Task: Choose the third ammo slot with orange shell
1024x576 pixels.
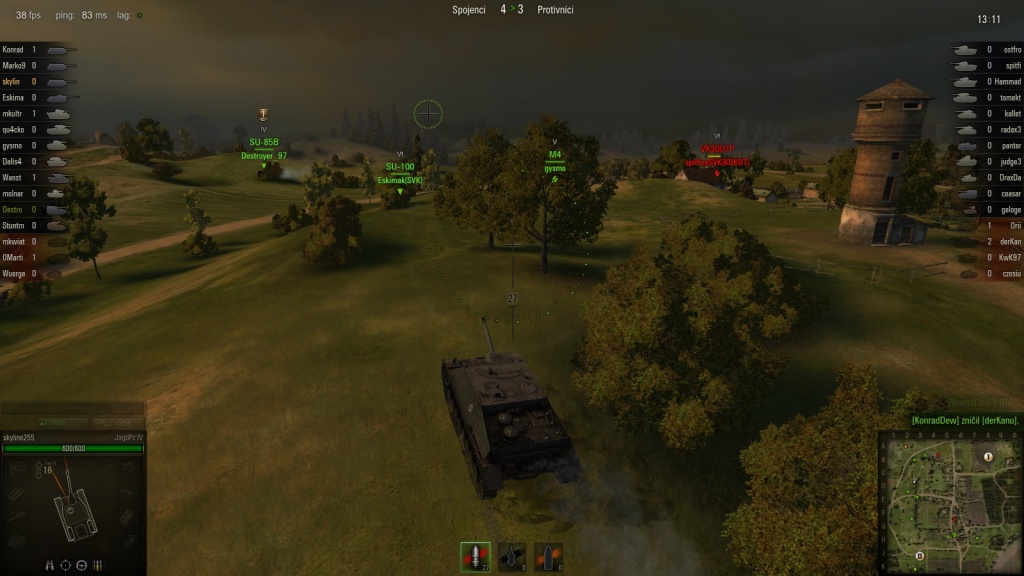Action: [548, 557]
